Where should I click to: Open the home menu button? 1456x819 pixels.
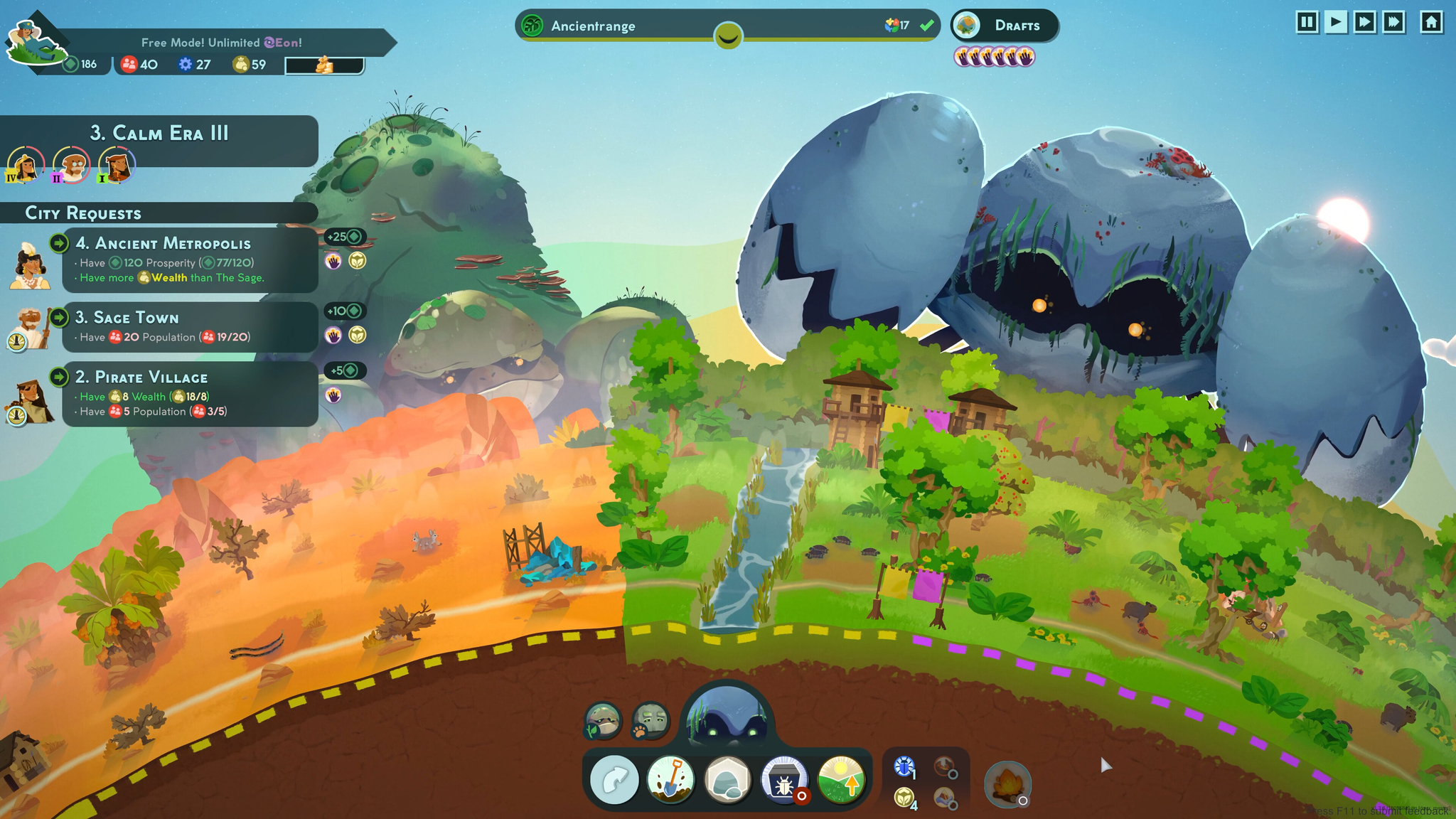click(x=1431, y=23)
